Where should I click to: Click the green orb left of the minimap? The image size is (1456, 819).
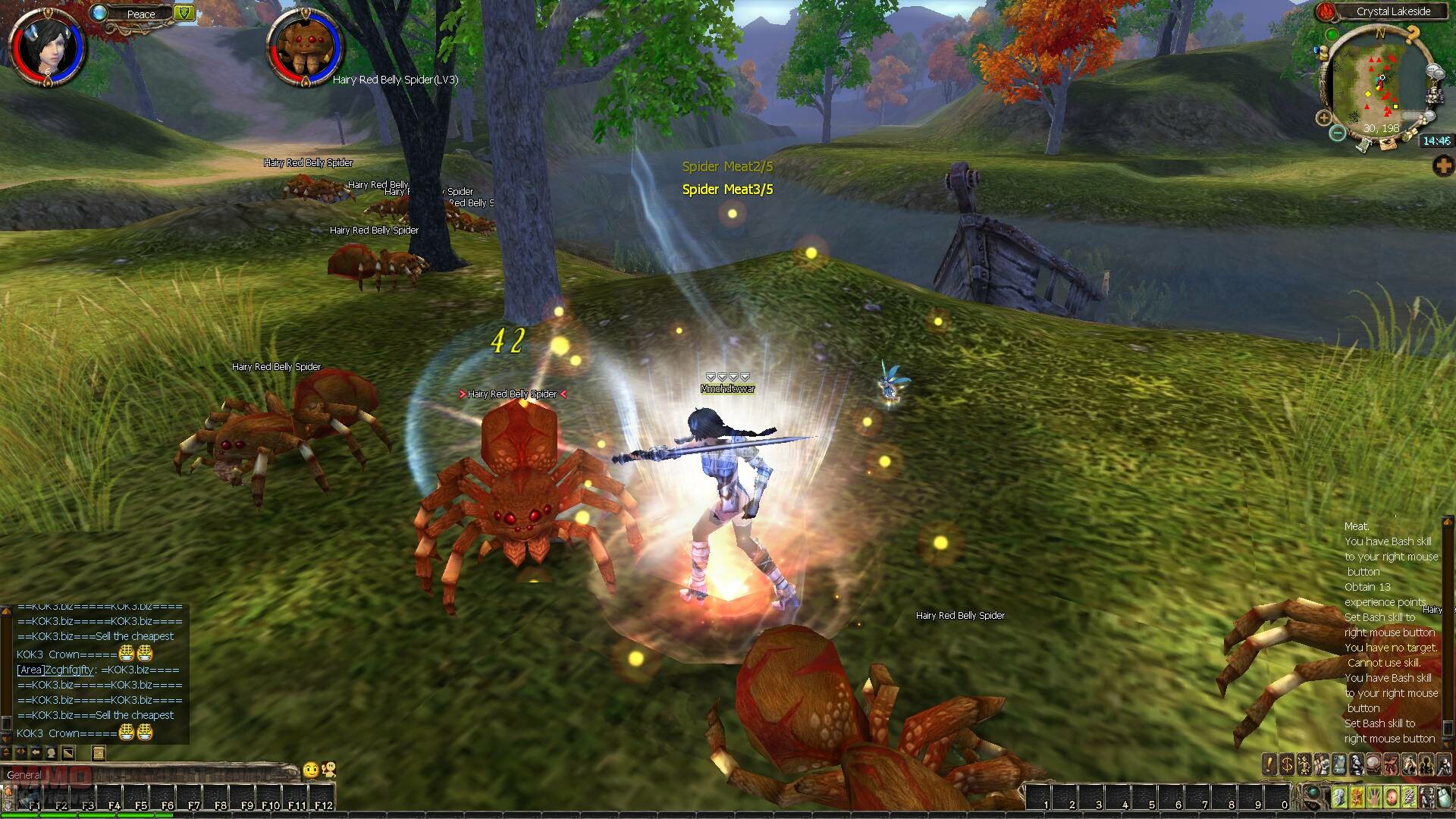coord(1332,35)
